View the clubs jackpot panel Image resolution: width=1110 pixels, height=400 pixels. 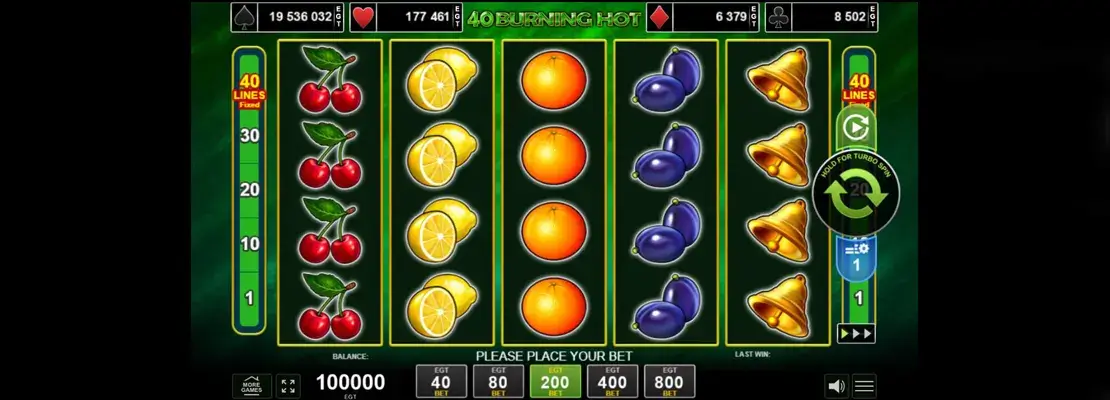[821, 16]
